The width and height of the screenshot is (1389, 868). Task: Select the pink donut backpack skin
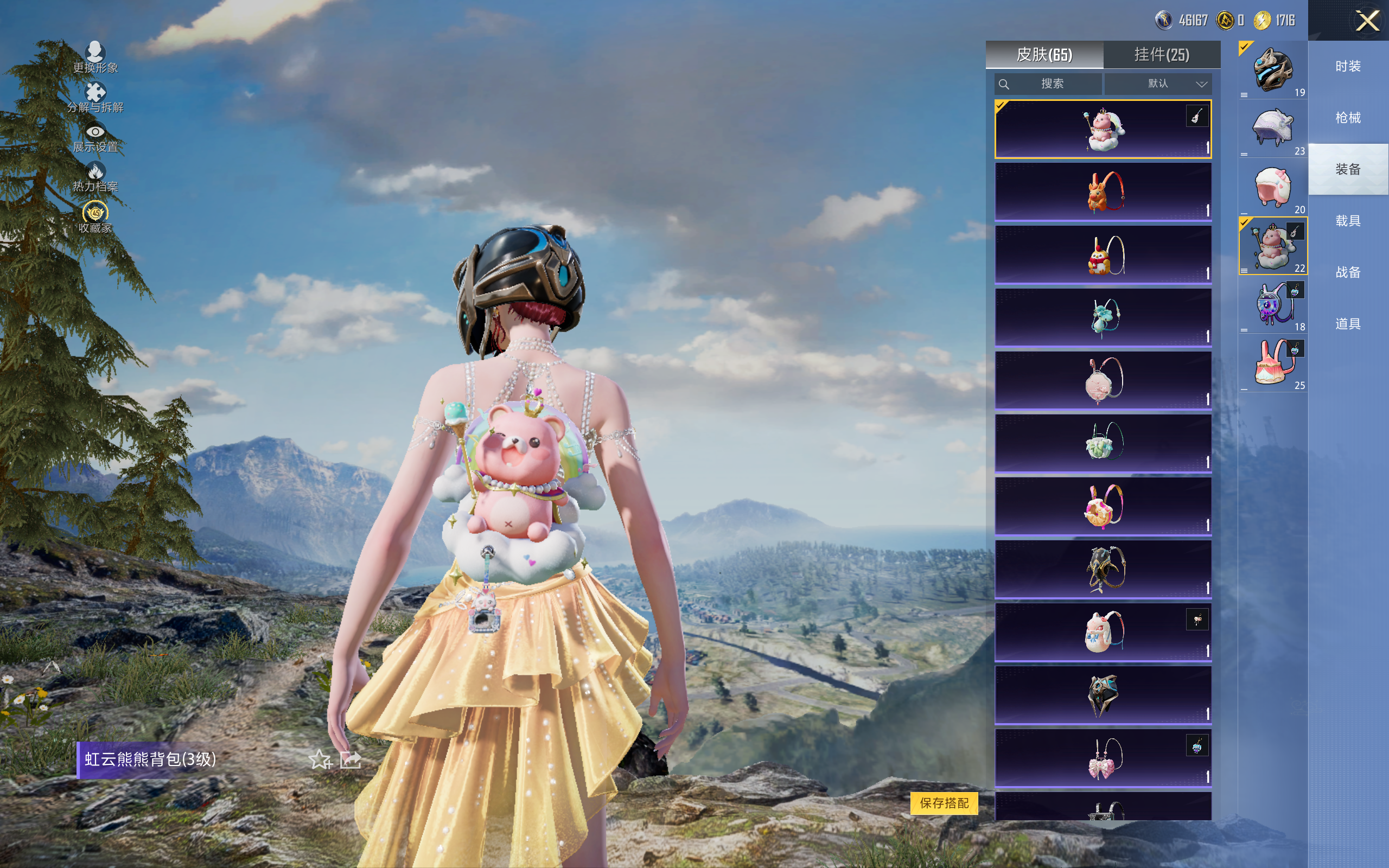1103,506
